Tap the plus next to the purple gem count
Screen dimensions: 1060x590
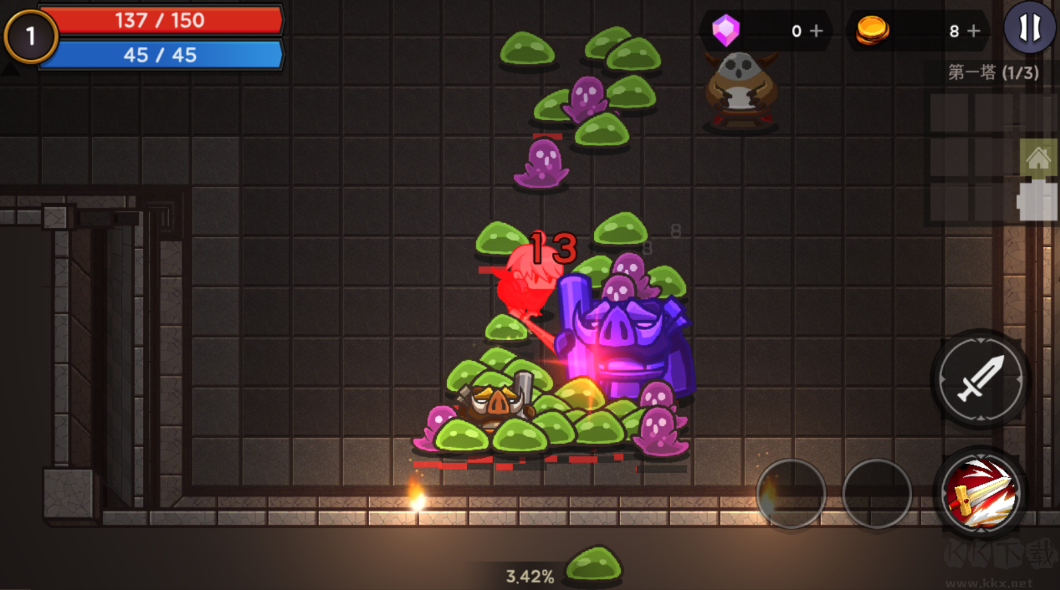tap(816, 31)
